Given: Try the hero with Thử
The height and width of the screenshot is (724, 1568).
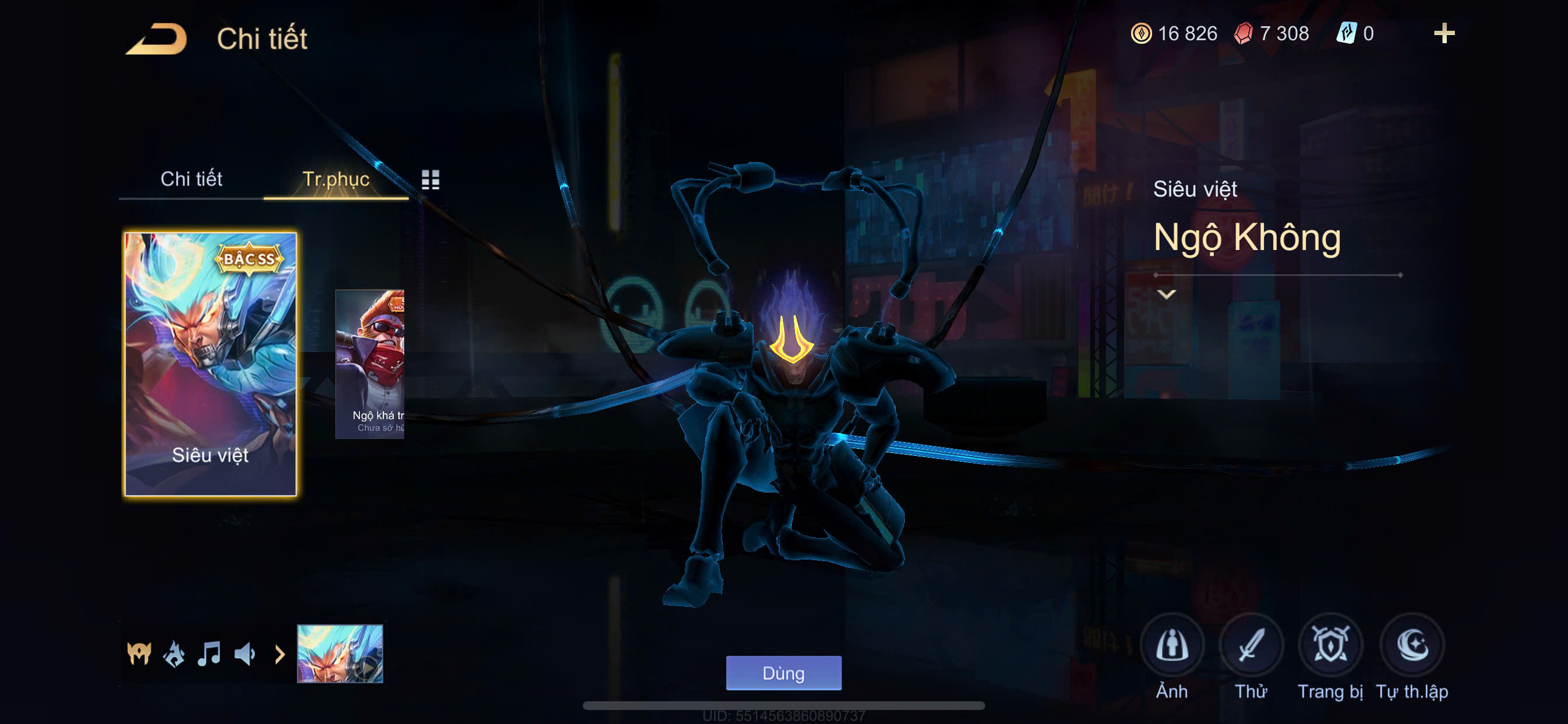Looking at the screenshot, I should 1251,645.
